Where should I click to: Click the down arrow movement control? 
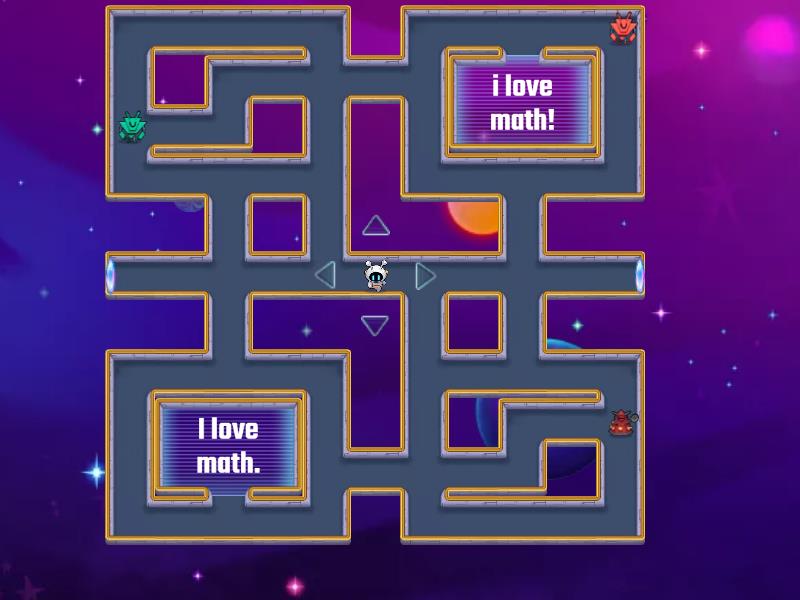coord(375,325)
